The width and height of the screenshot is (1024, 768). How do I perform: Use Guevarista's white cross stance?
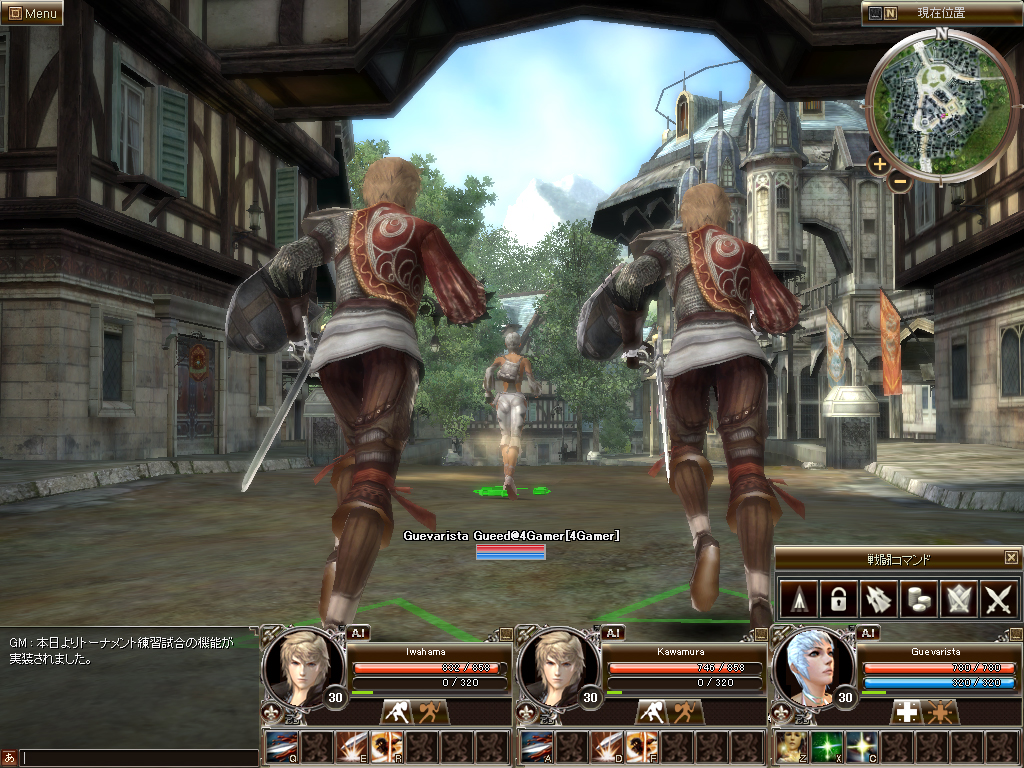point(906,712)
